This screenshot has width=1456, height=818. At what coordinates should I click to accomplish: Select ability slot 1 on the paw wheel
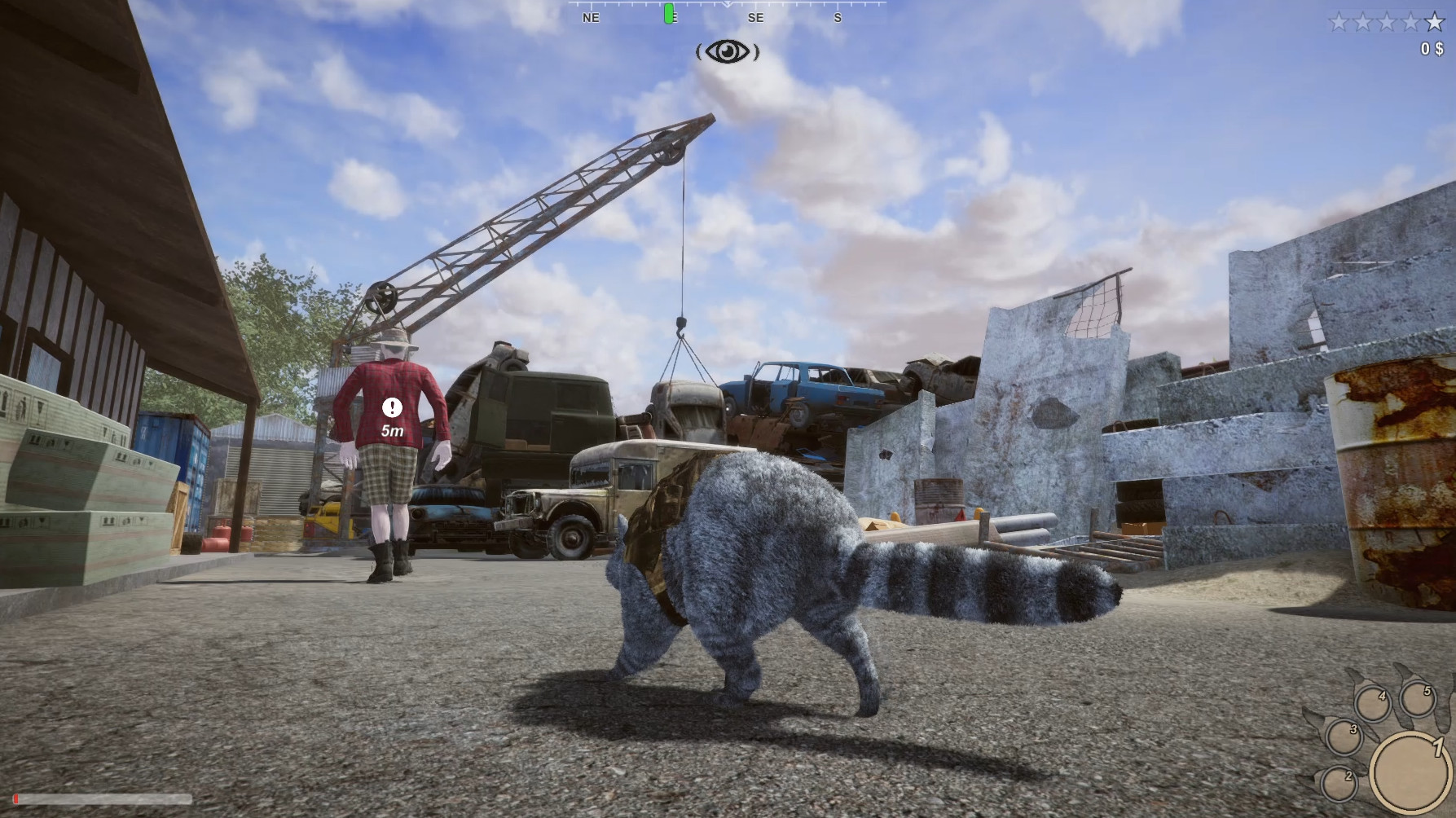point(1412,772)
